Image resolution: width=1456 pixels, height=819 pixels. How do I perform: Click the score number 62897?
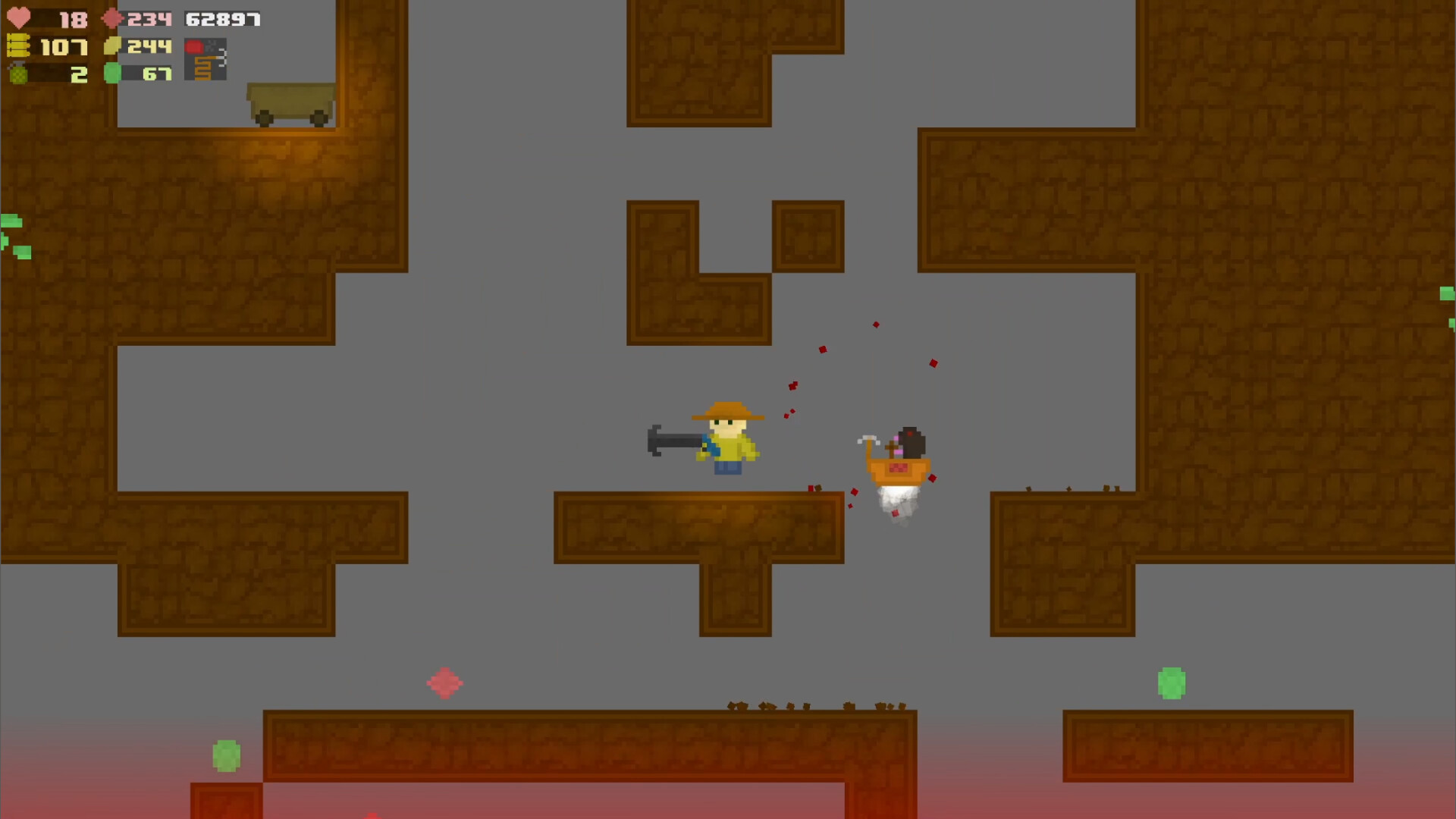coord(221,20)
